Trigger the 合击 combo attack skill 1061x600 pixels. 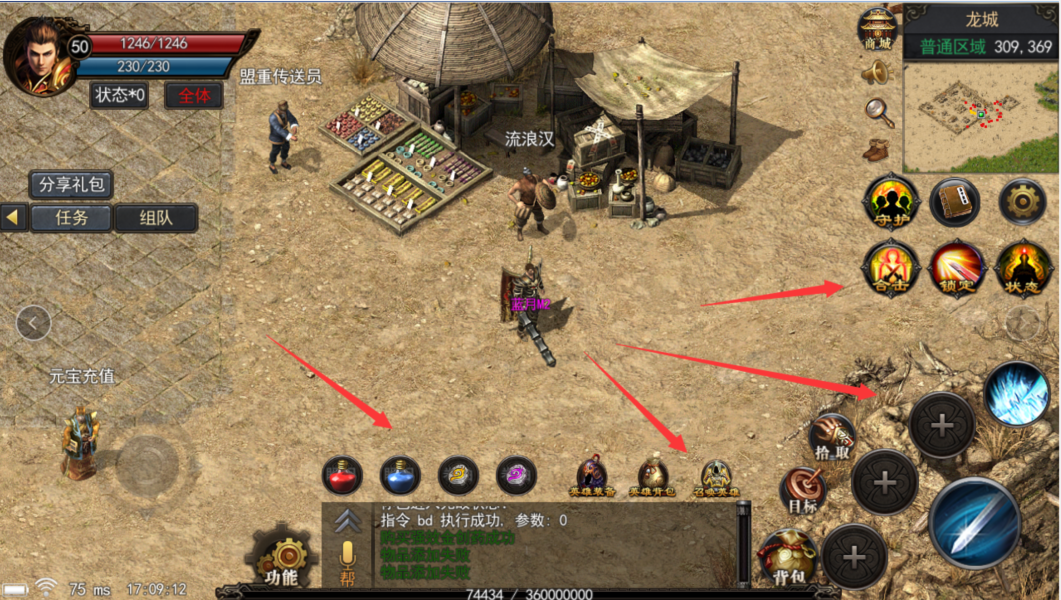pos(890,268)
